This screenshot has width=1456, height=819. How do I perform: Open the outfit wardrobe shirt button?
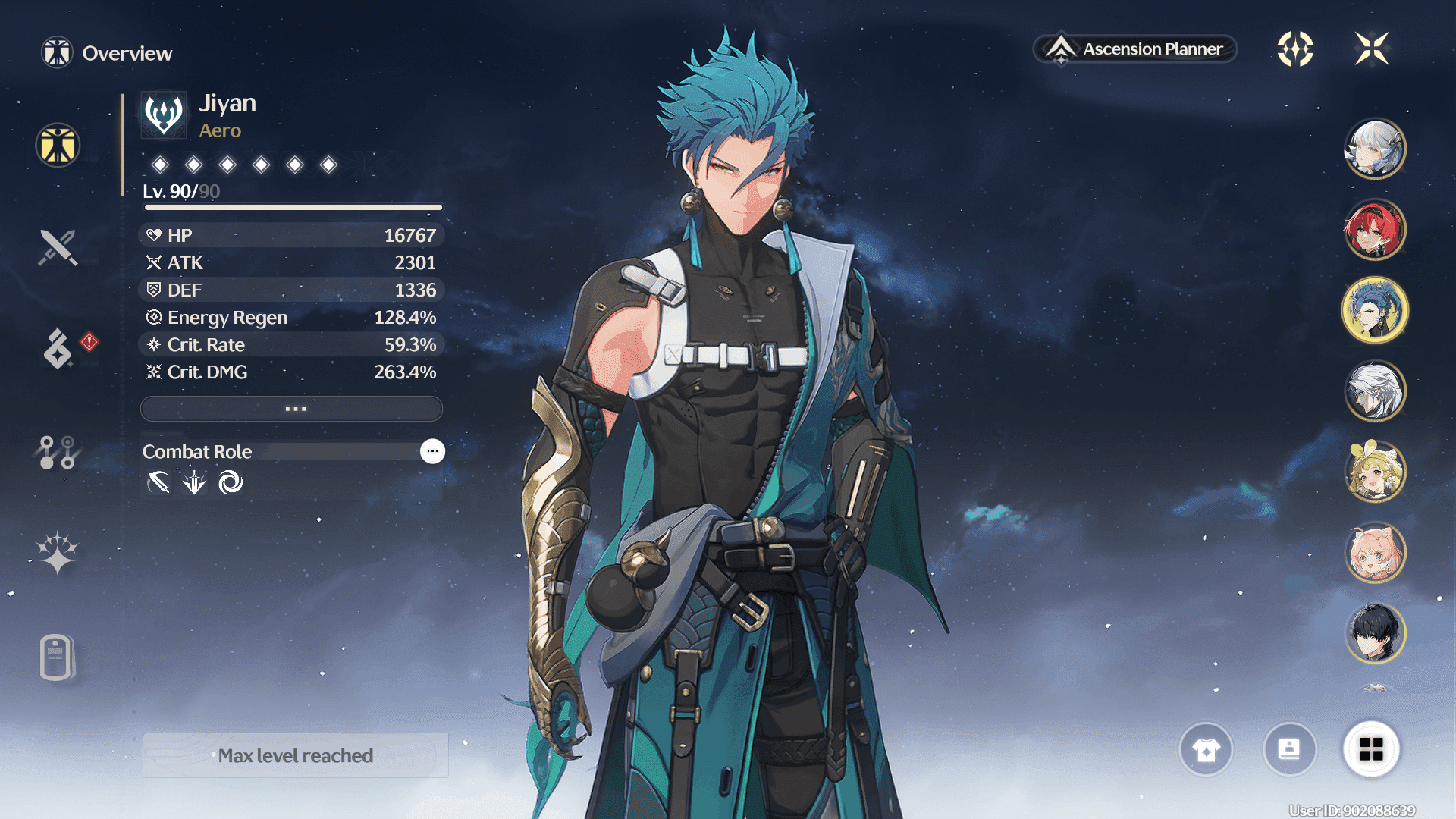click(1206, 750)
